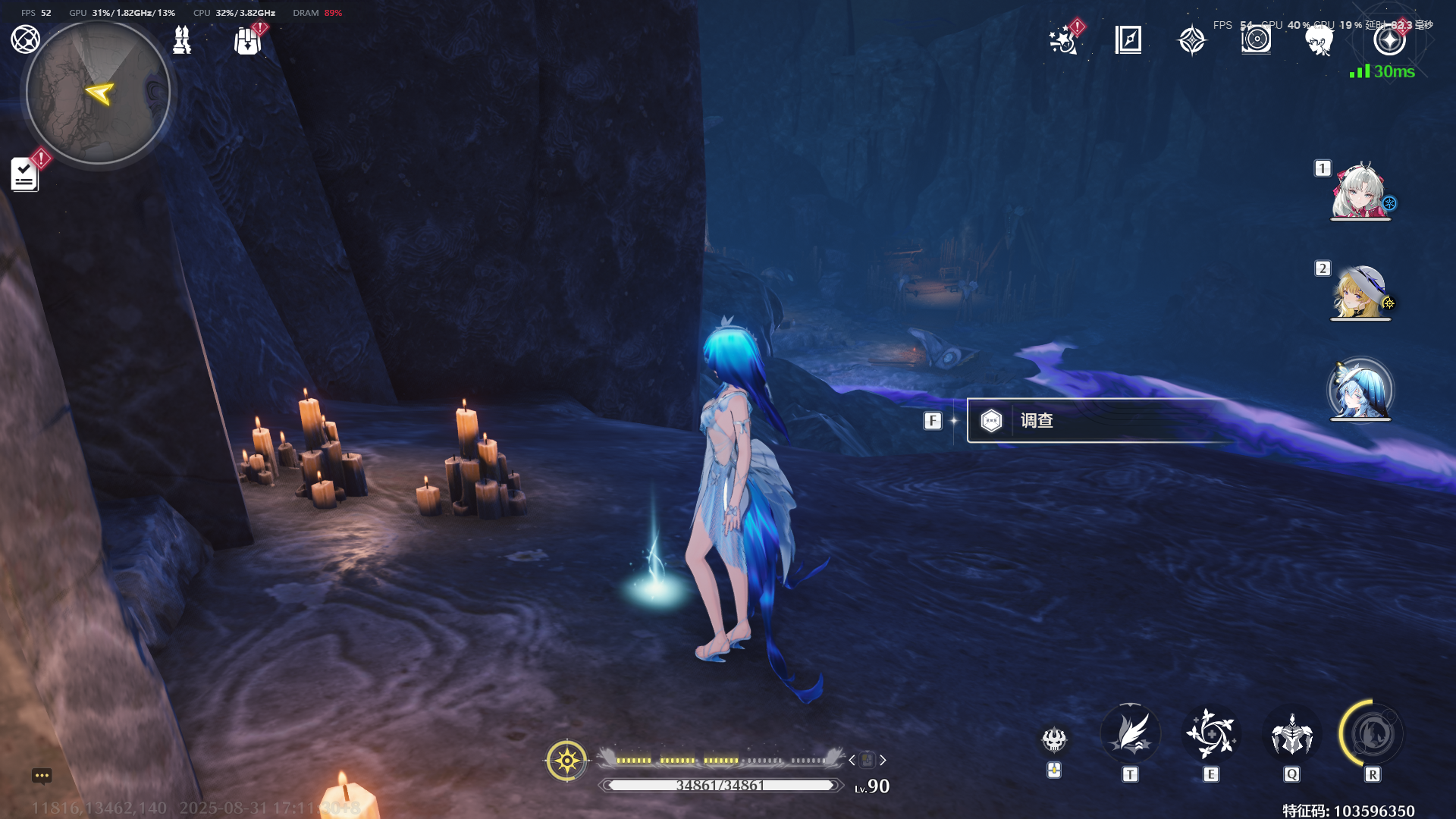Click the twin-figure icon next to the minimap
1456x819 pixels.
[182, 40]
